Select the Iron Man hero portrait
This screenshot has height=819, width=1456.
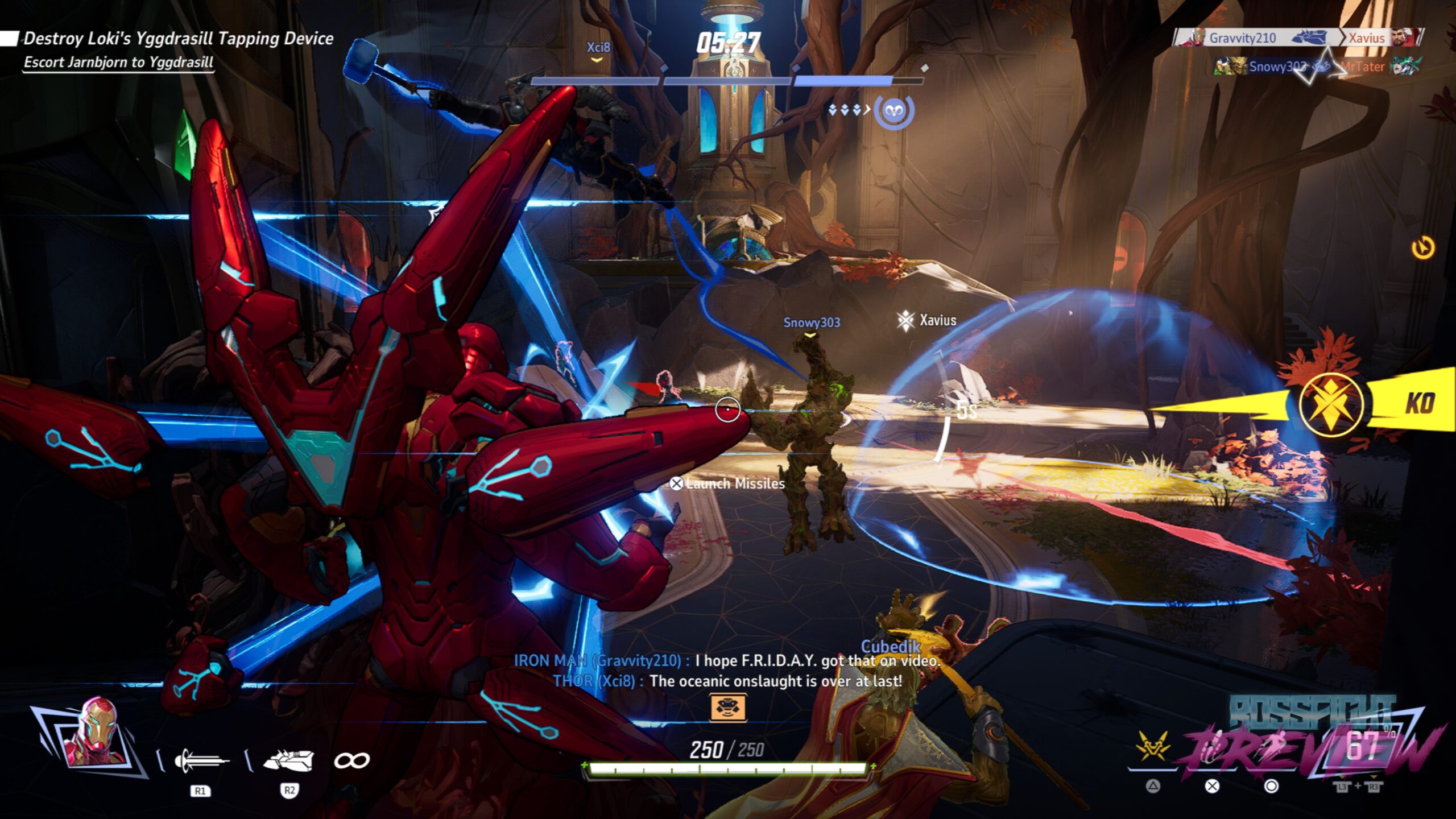95,734
